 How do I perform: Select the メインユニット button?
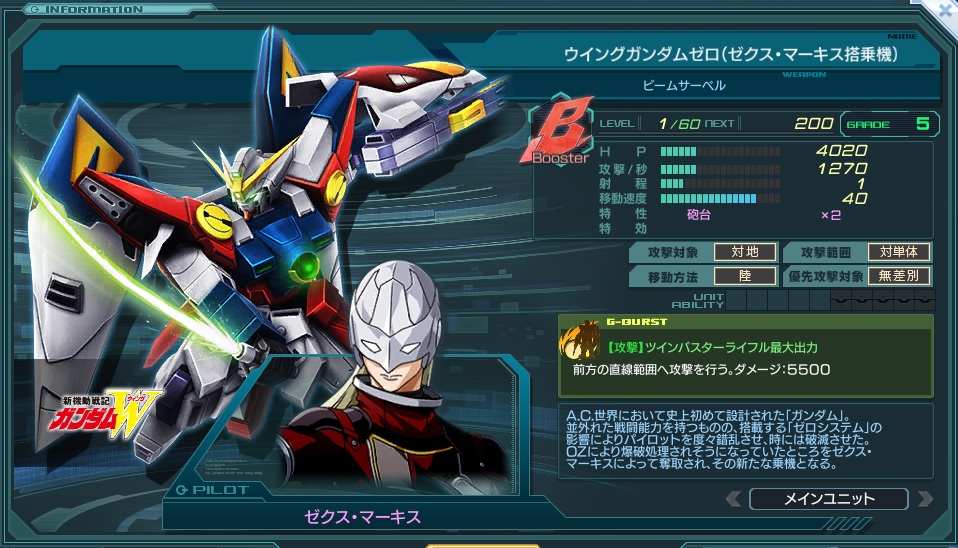click(828, 498)
